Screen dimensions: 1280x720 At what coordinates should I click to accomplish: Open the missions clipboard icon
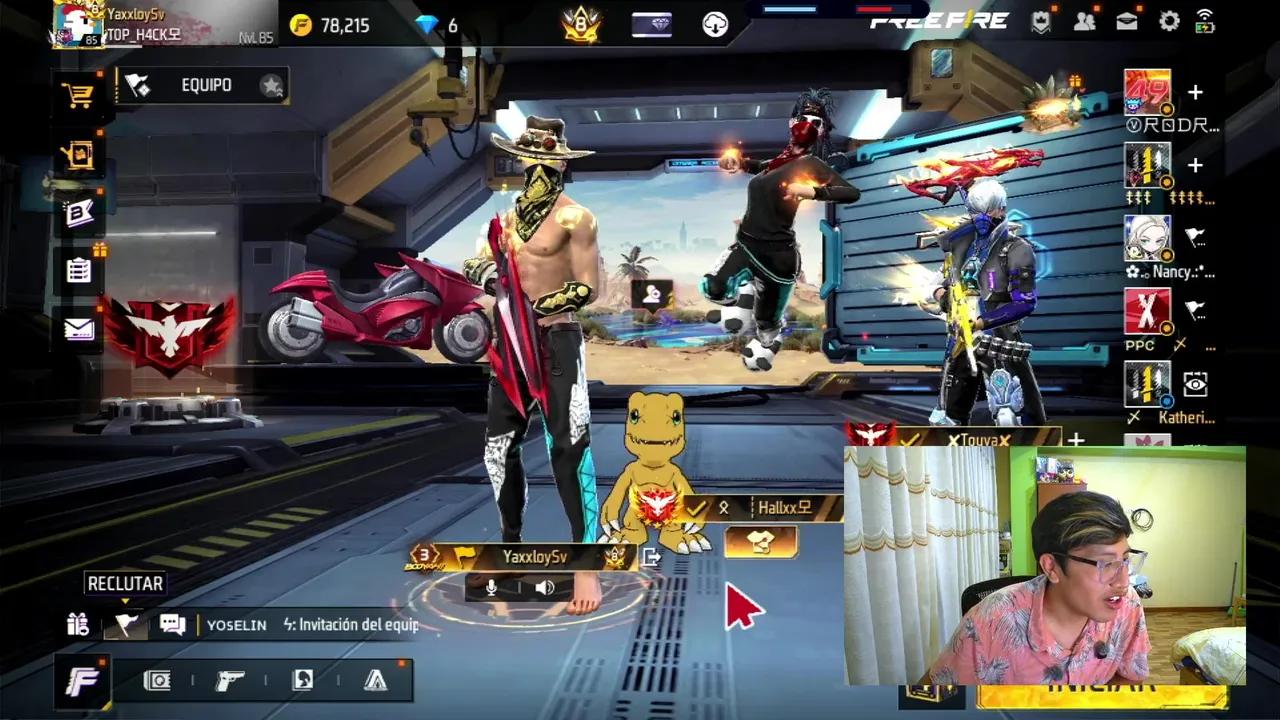(80, 270)
